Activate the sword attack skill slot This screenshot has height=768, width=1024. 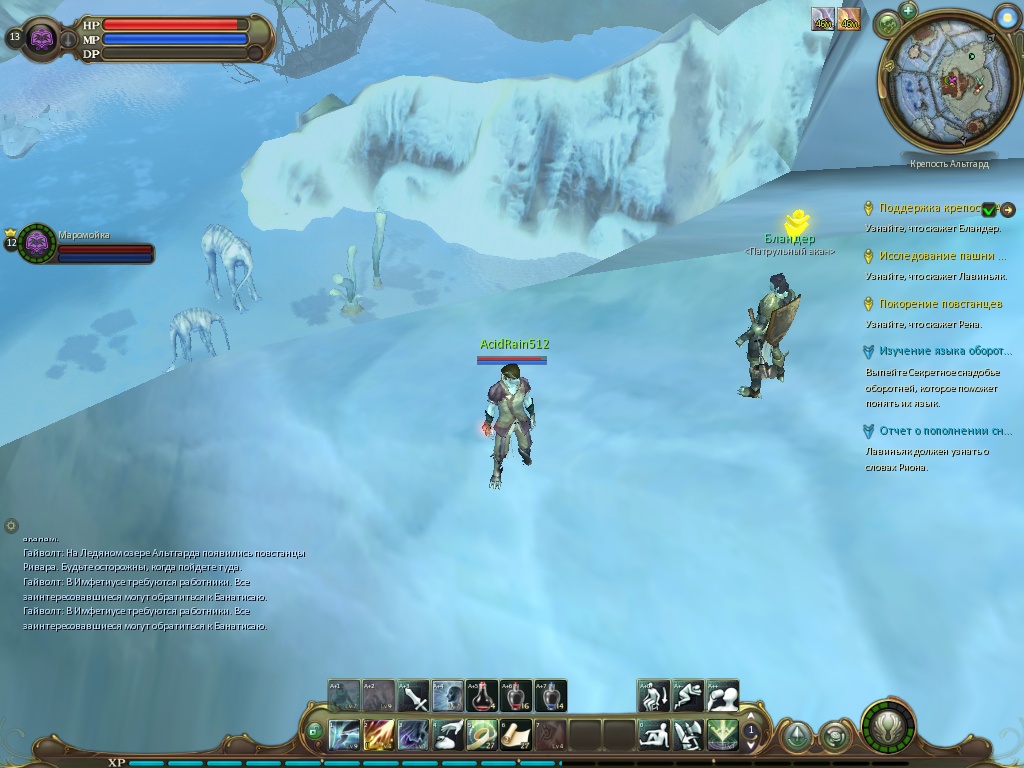pyautogui.click(x=414, y=695)
